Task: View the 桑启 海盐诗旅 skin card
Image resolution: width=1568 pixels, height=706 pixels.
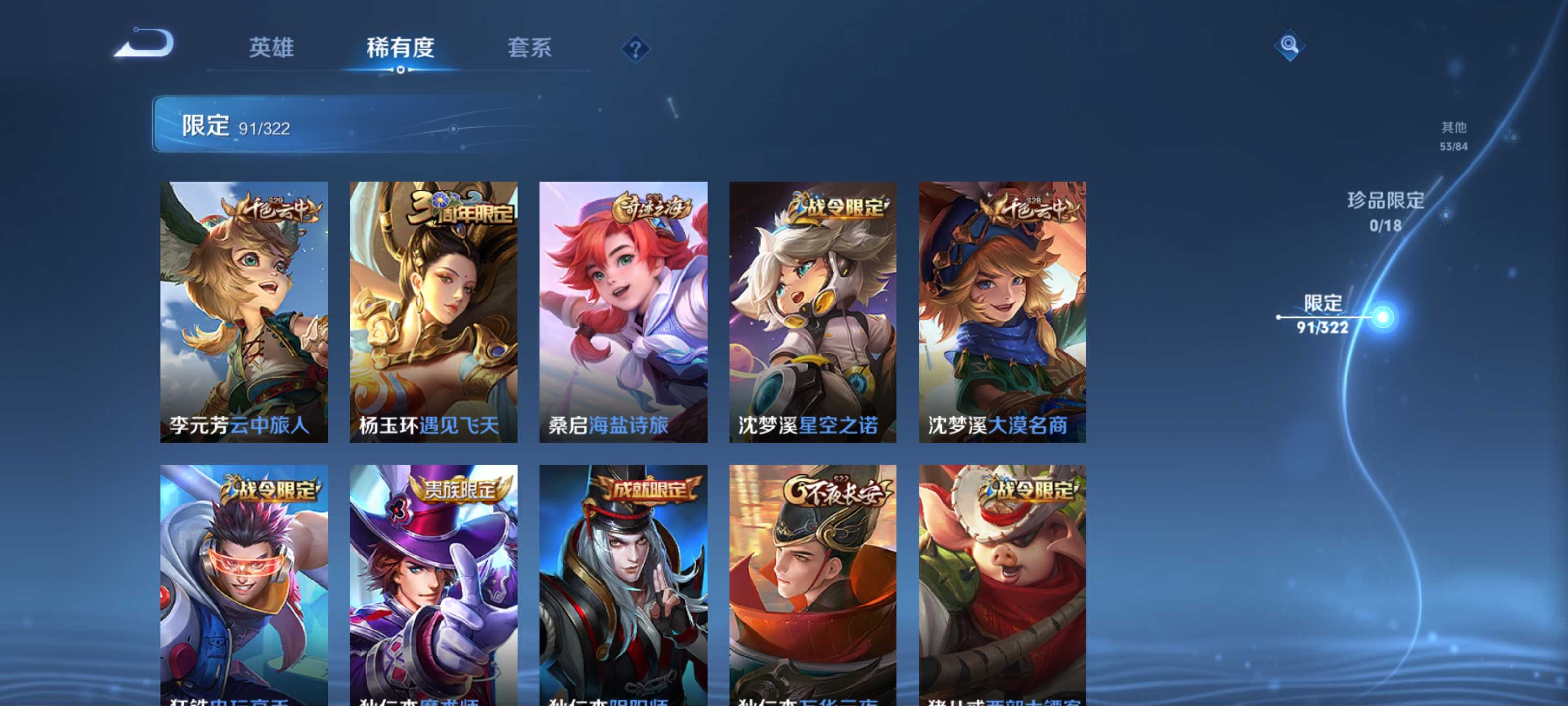Action: coord(623,311)
